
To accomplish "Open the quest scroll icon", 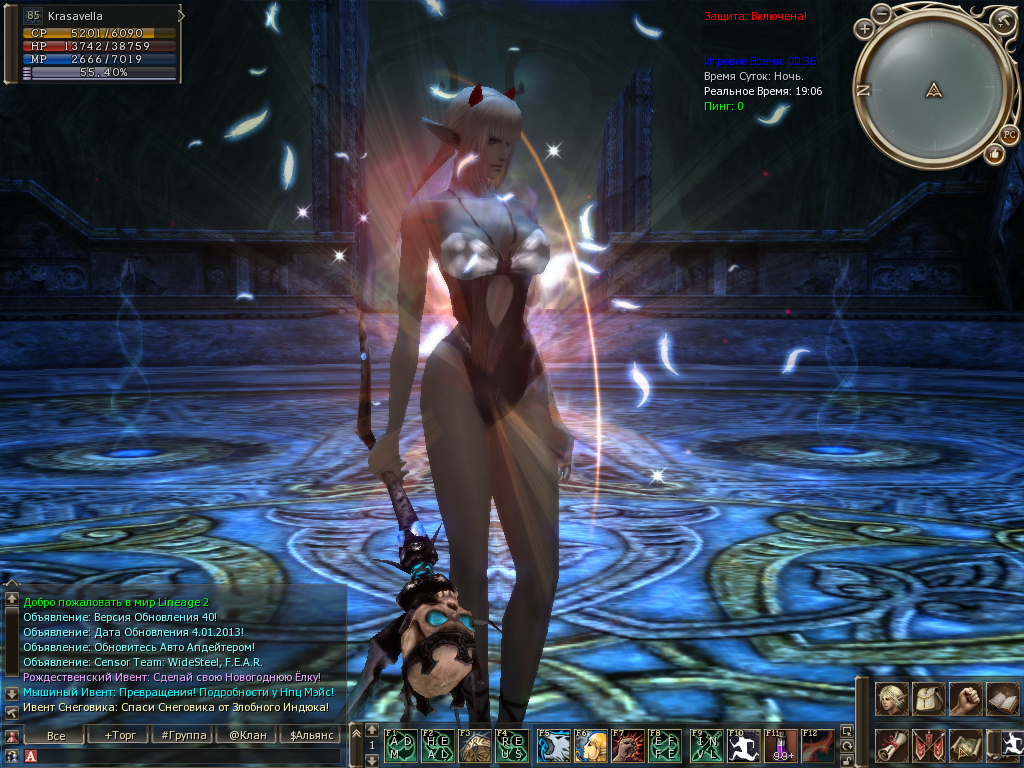I will click(892, 745).
